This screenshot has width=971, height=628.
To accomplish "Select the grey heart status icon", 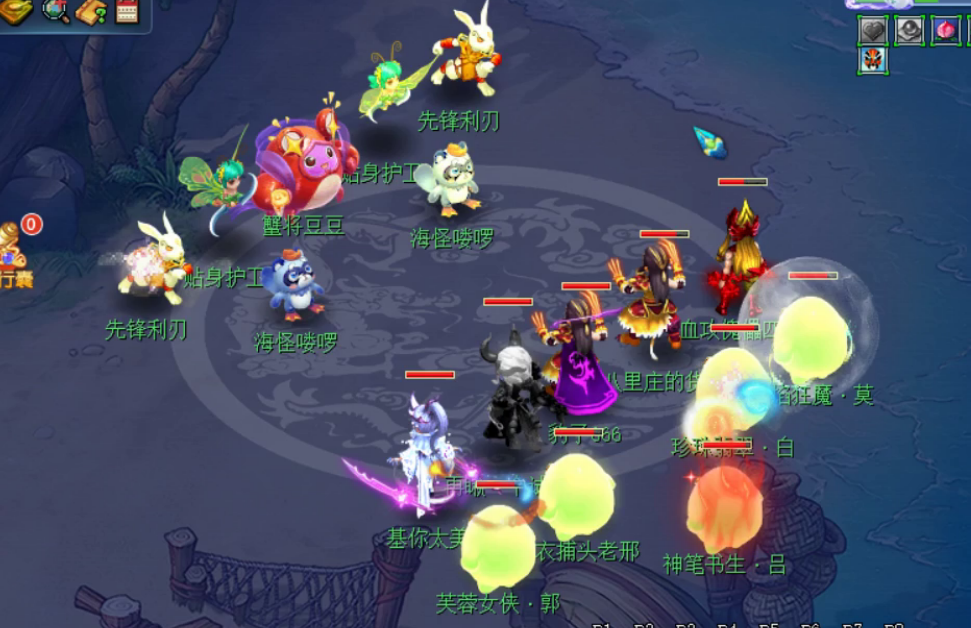I will coord(873,30).
